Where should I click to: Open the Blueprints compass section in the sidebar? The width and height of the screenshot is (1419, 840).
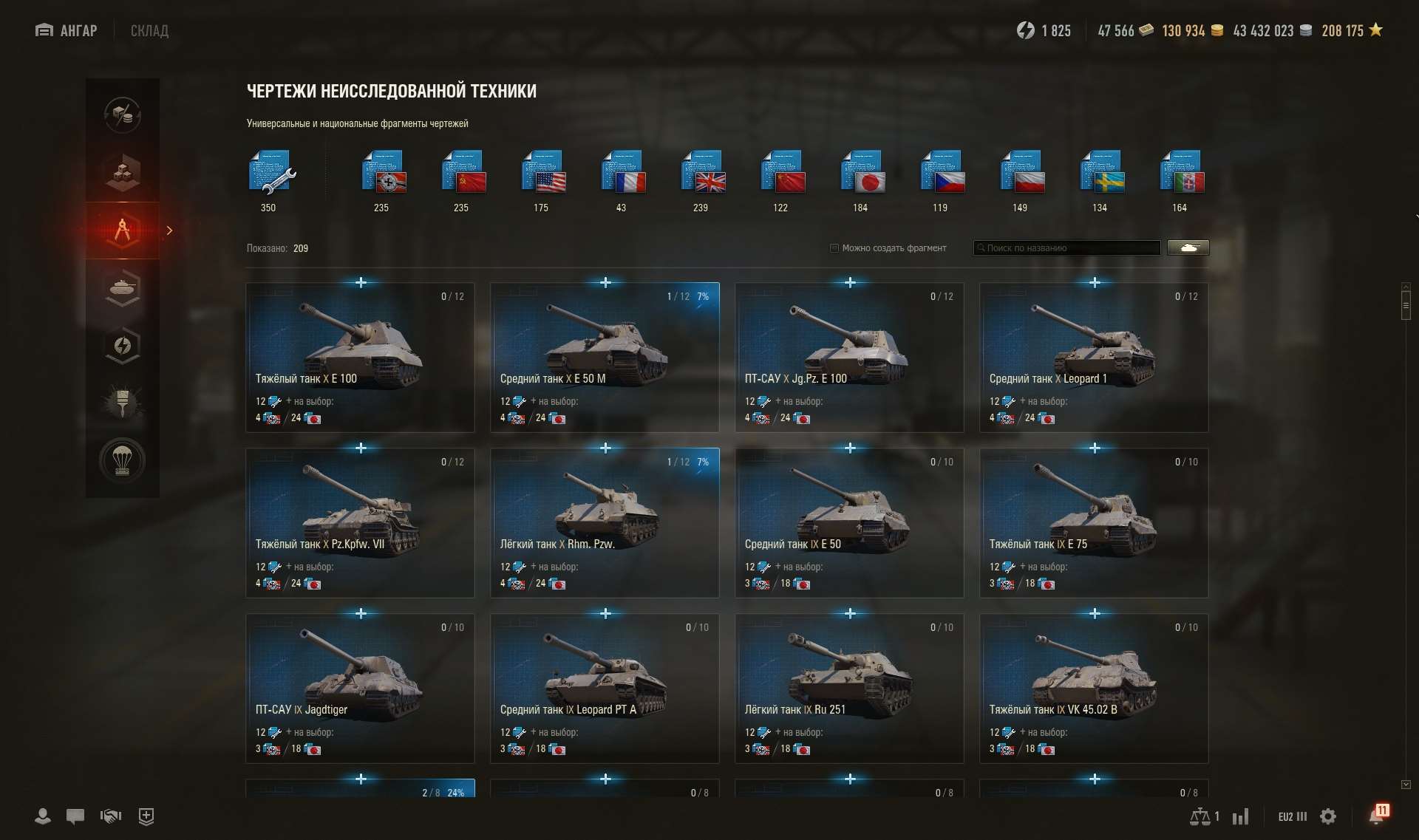pyautogui.click(x=123, y=231)
